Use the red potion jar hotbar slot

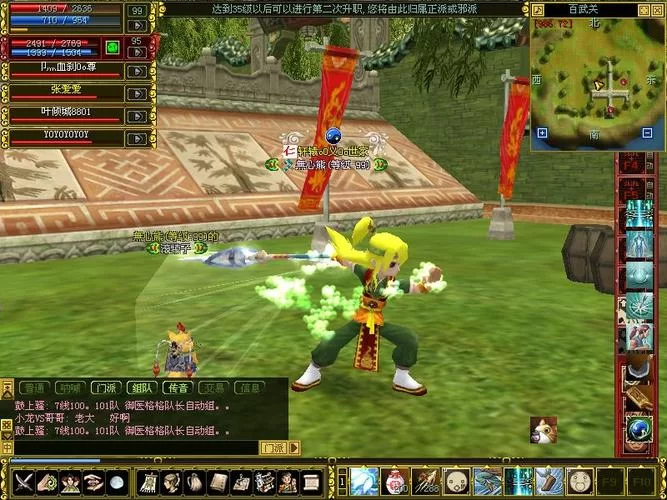click(396, 481)
